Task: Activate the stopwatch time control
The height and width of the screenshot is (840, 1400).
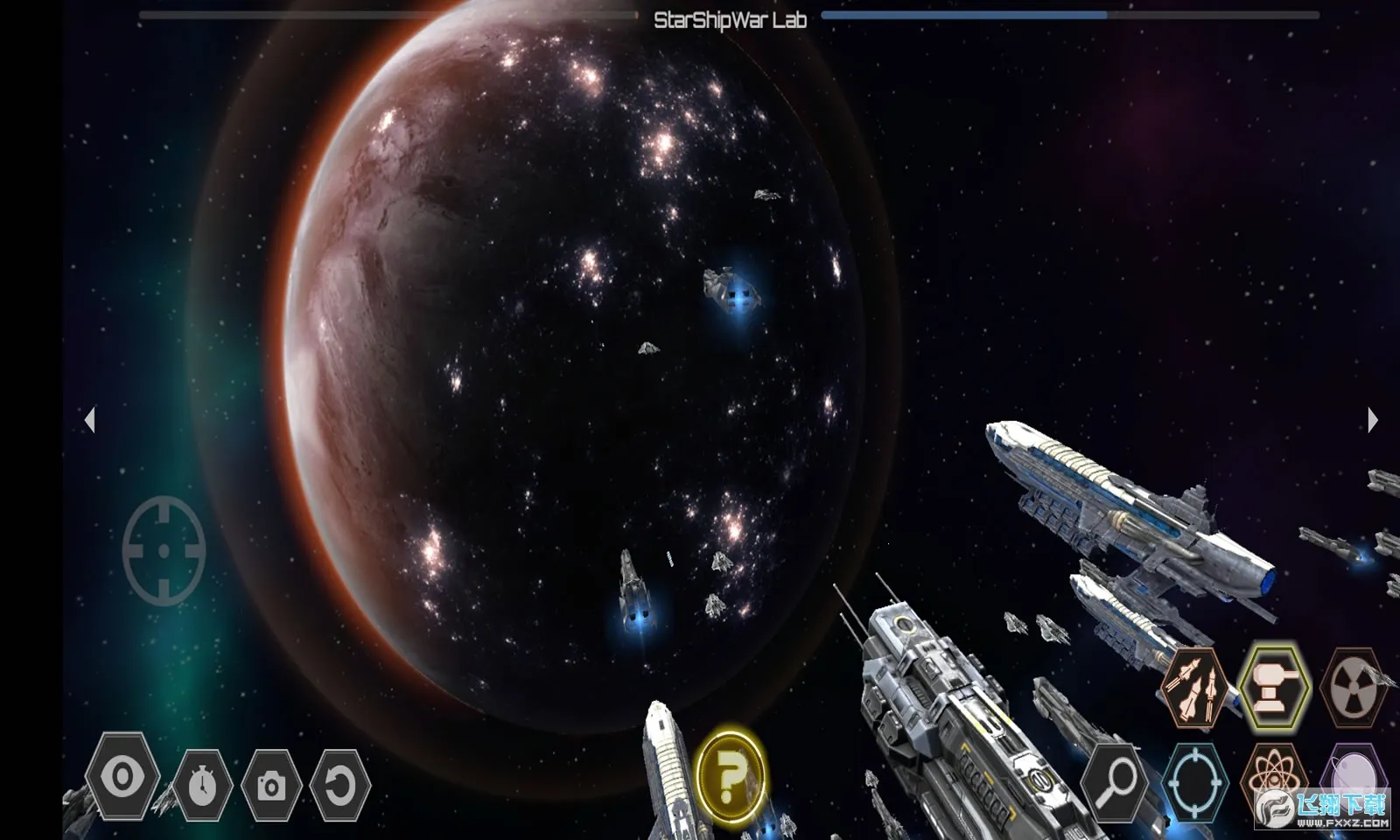Action: click(x=202, y=785)
